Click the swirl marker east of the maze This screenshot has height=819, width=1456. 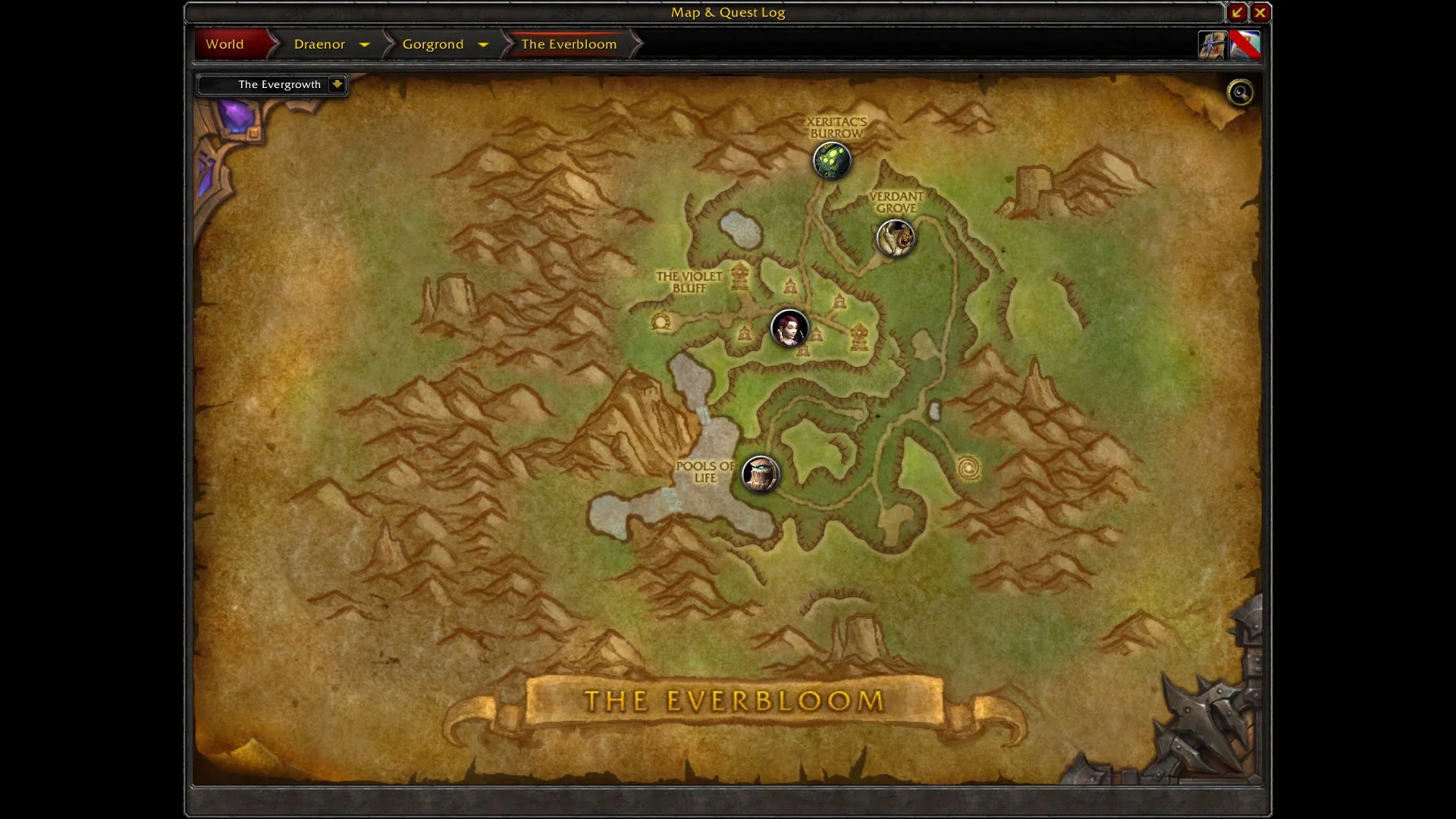click(x=968, y=468)
